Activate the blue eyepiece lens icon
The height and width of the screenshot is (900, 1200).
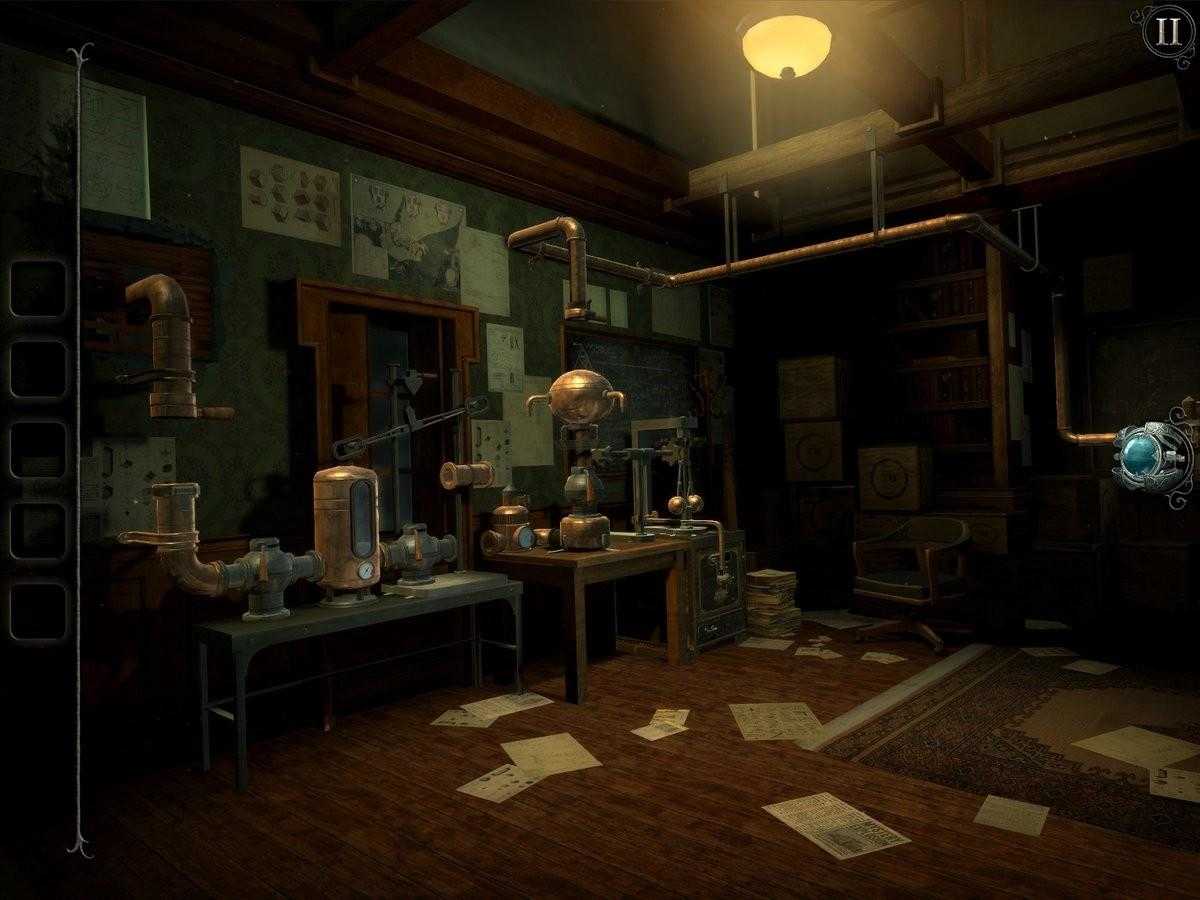pyautogui.click(x=1150, y=455)
